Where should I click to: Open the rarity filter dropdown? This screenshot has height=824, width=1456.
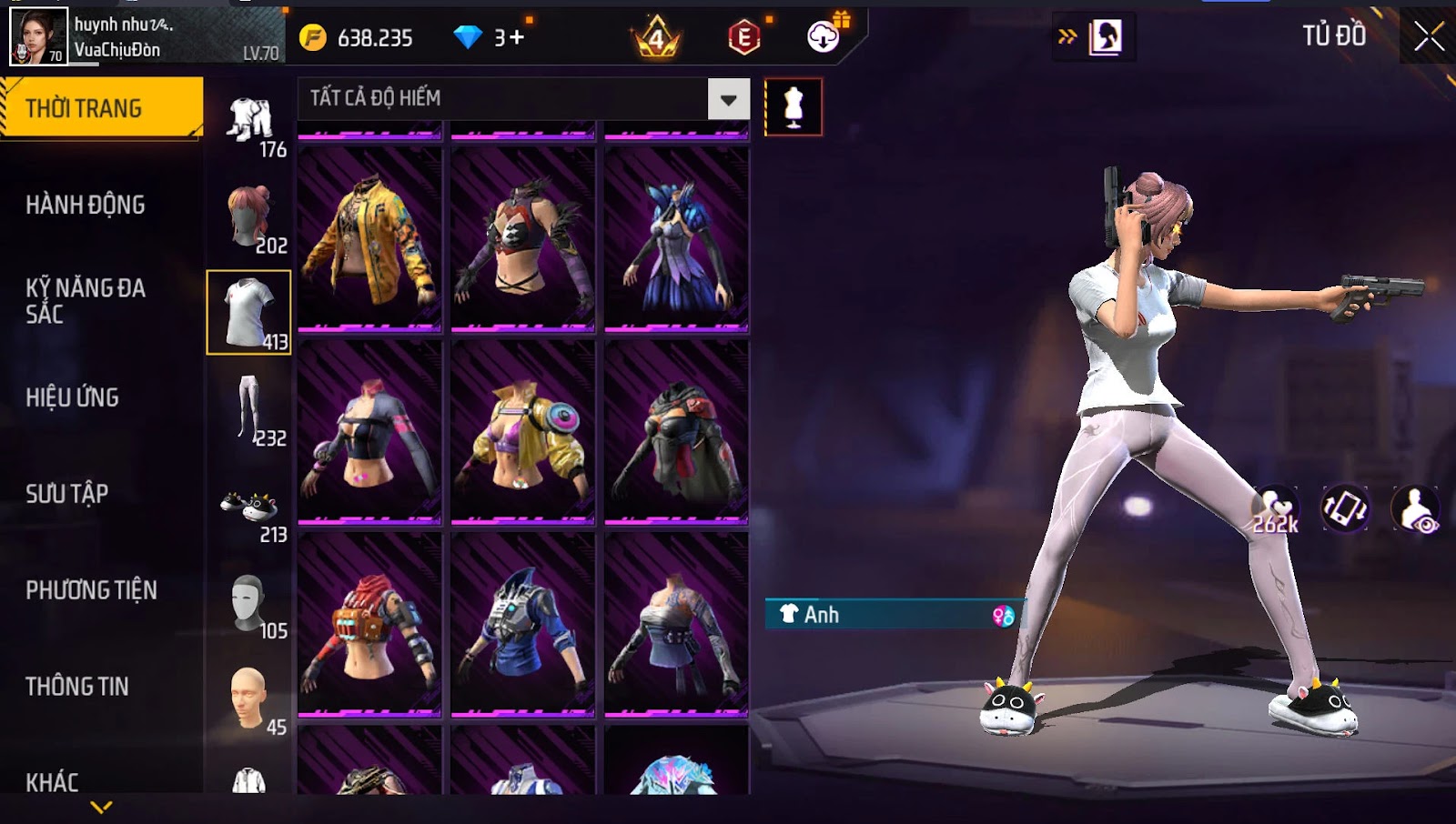(728, 99)
